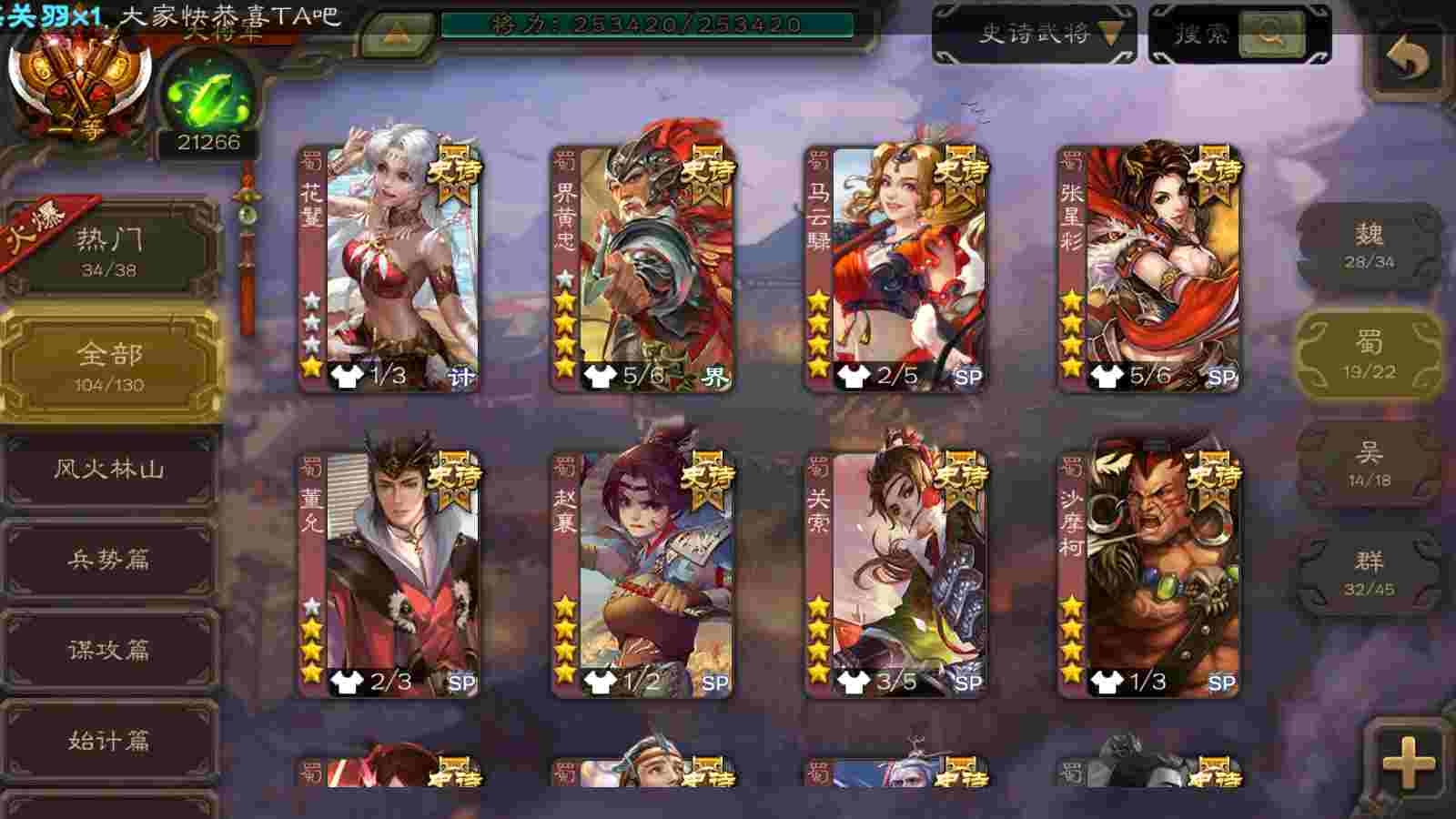1456x819 pixels.
Task: Select the 全部 category tab
Action: pyautogui.click(x=109, y=364)
